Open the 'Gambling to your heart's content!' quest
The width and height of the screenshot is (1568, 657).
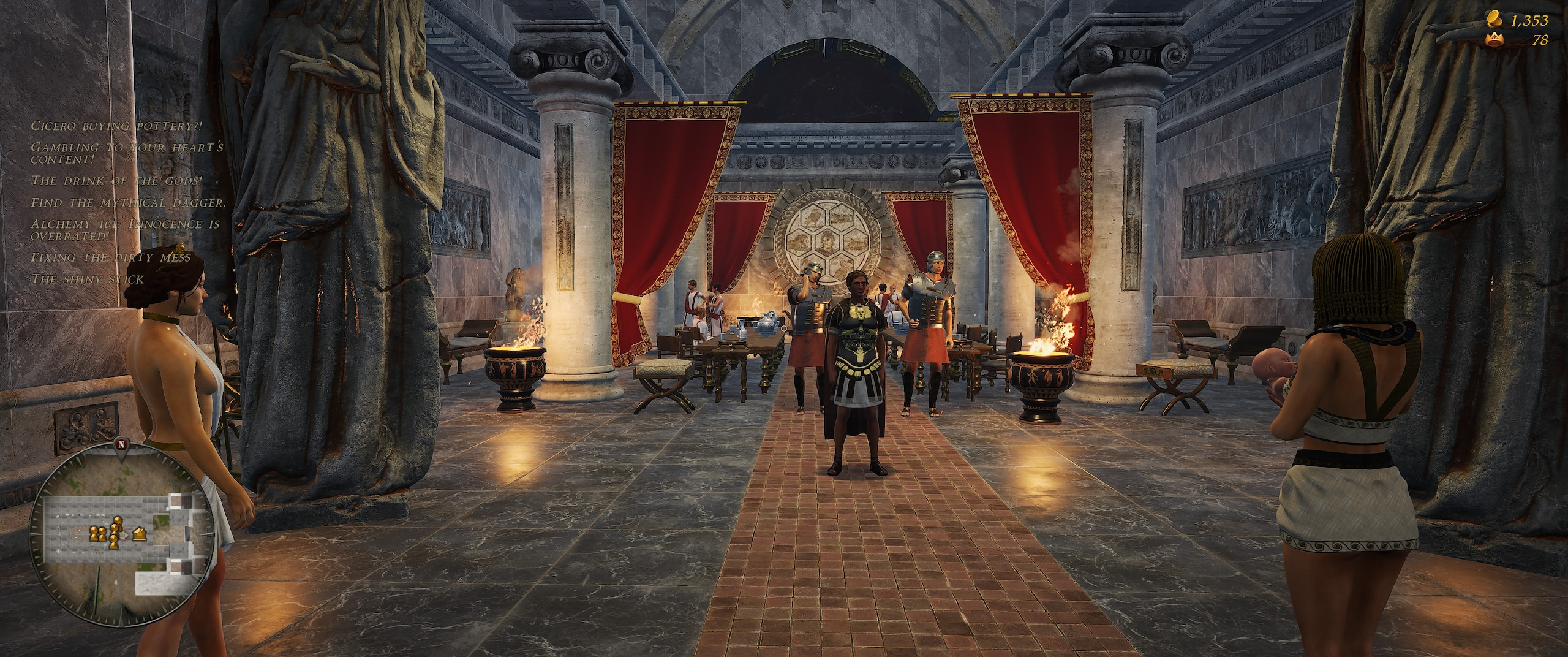click(127, 153)
